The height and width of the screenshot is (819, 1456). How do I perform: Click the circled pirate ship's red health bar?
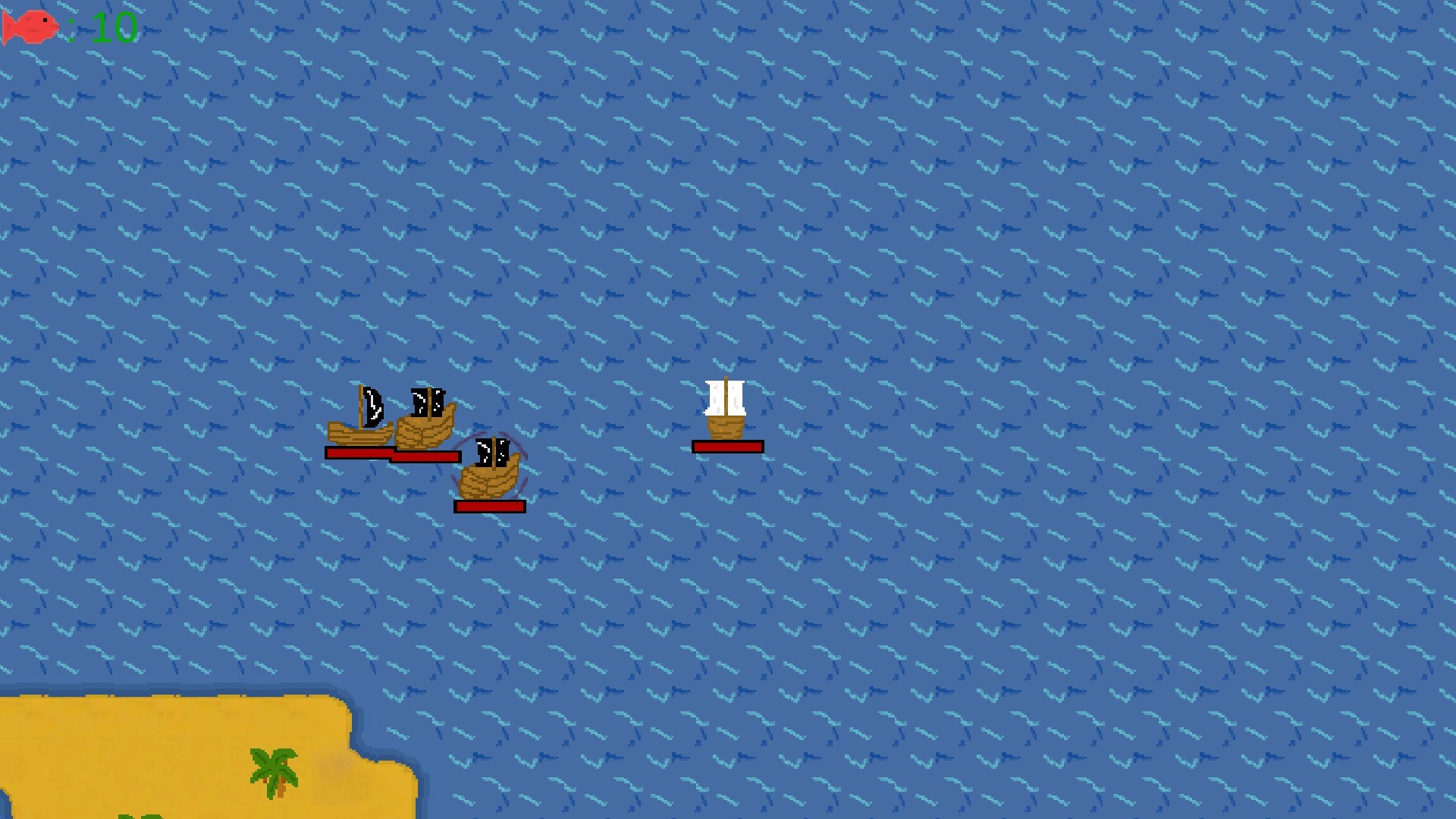(489, 504)
